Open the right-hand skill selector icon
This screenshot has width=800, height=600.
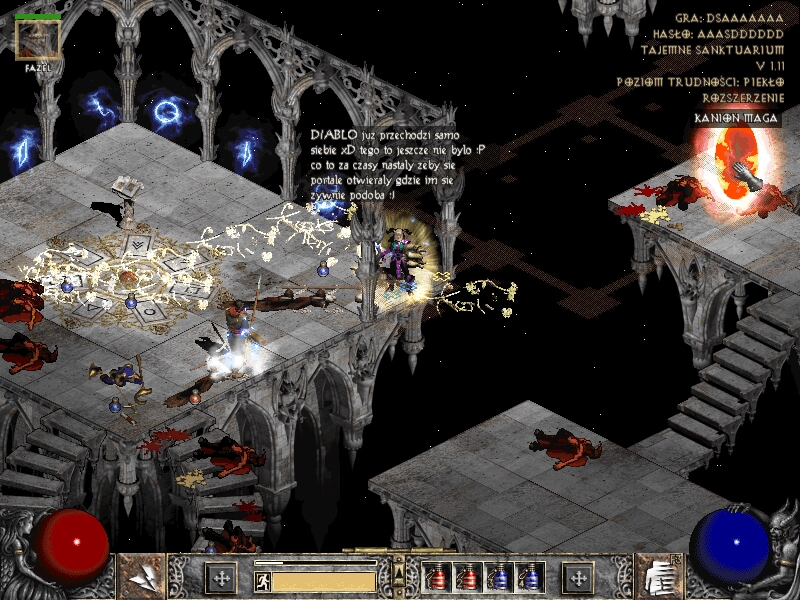[x=657, y=577]
